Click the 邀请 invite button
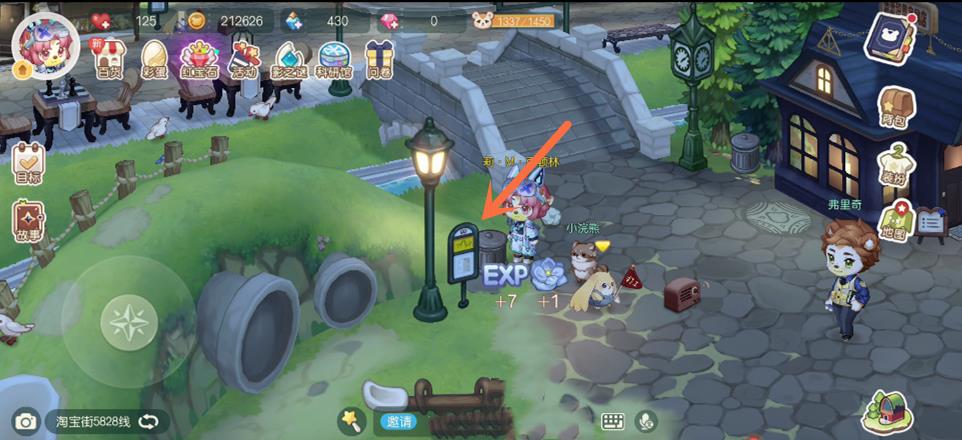Viewport: 962px width, 440px height. coord(398,422)
